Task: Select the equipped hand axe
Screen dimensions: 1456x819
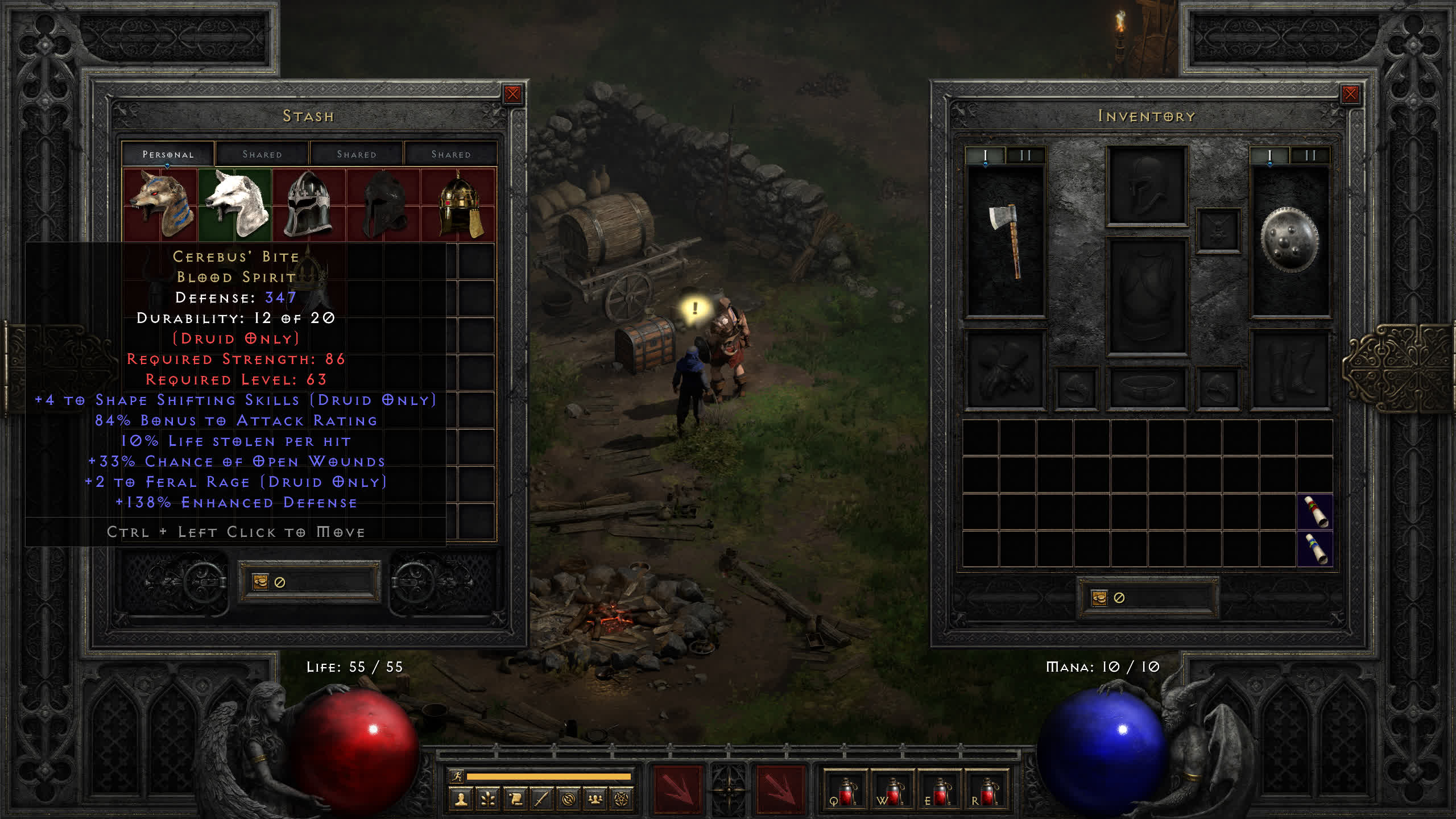Action: click(x=1006, y=241)
